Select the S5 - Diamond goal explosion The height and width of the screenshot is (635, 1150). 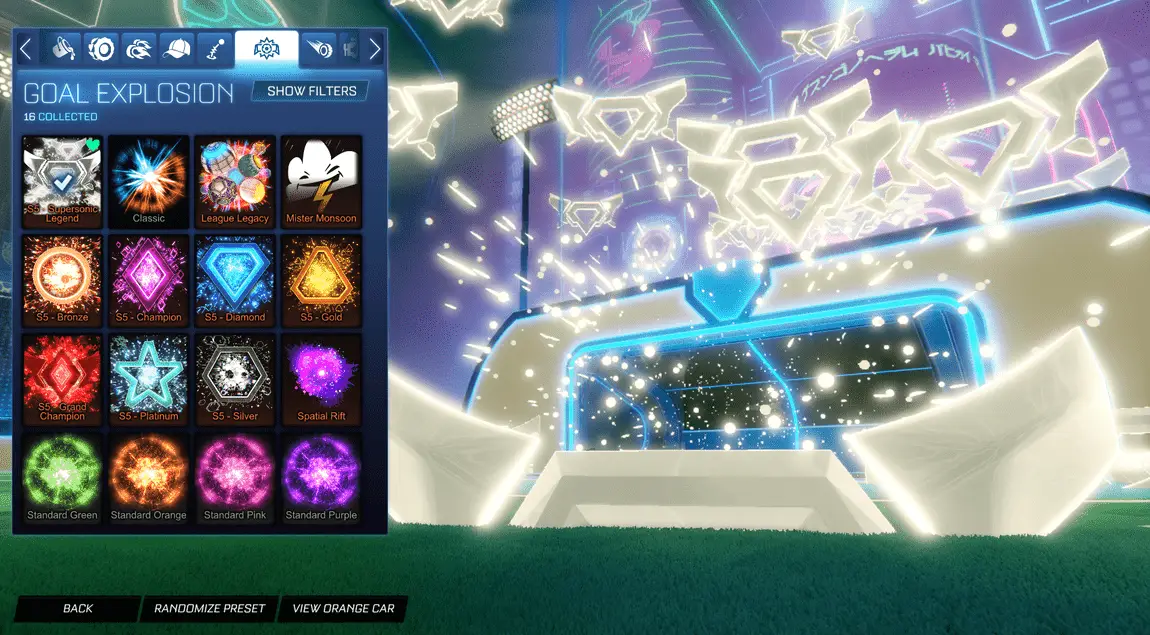(x=234, y=279)
